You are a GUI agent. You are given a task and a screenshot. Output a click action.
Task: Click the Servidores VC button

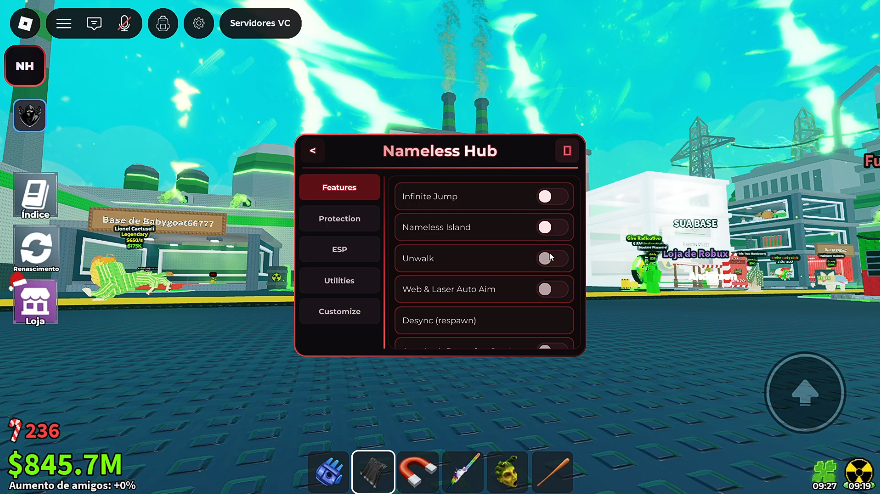point(260,22)
